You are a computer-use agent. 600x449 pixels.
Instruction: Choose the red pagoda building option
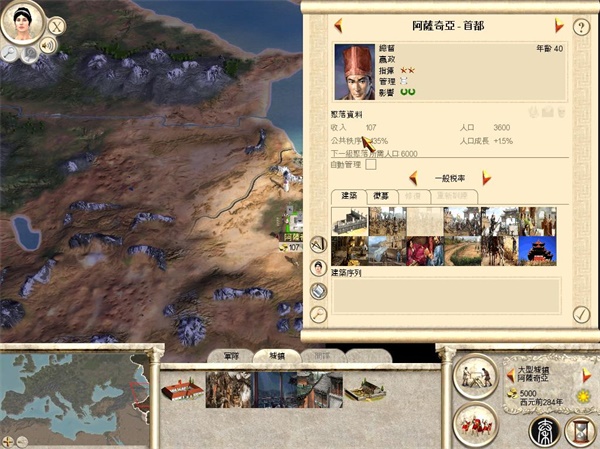tap(537, 250)
